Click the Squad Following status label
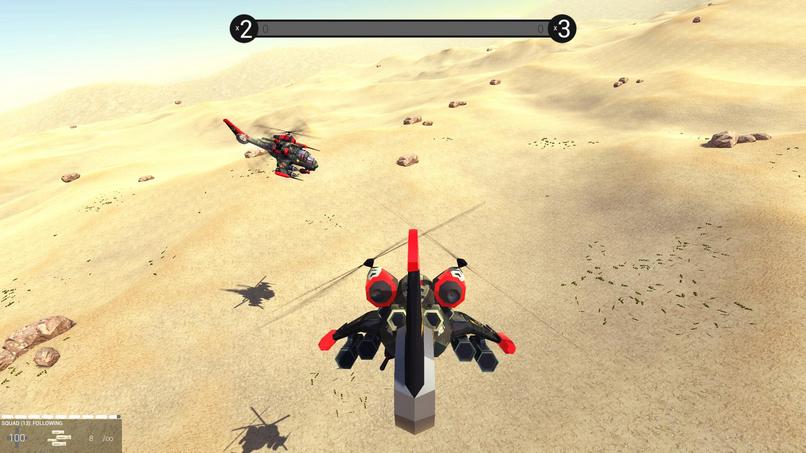Viewport: 806px width, 453px height. click(33, 423)
